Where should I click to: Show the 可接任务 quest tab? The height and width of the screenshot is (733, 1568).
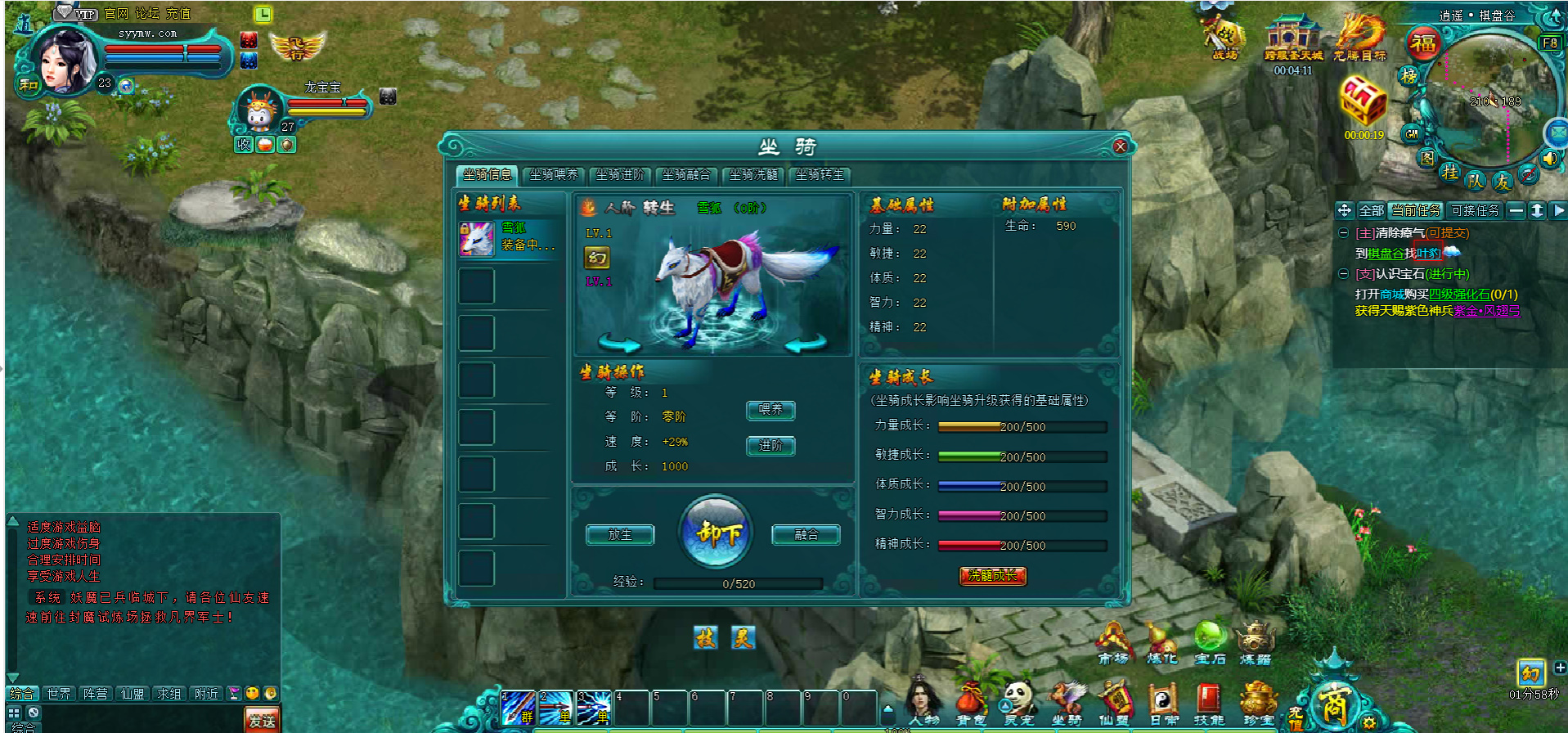1475,210
